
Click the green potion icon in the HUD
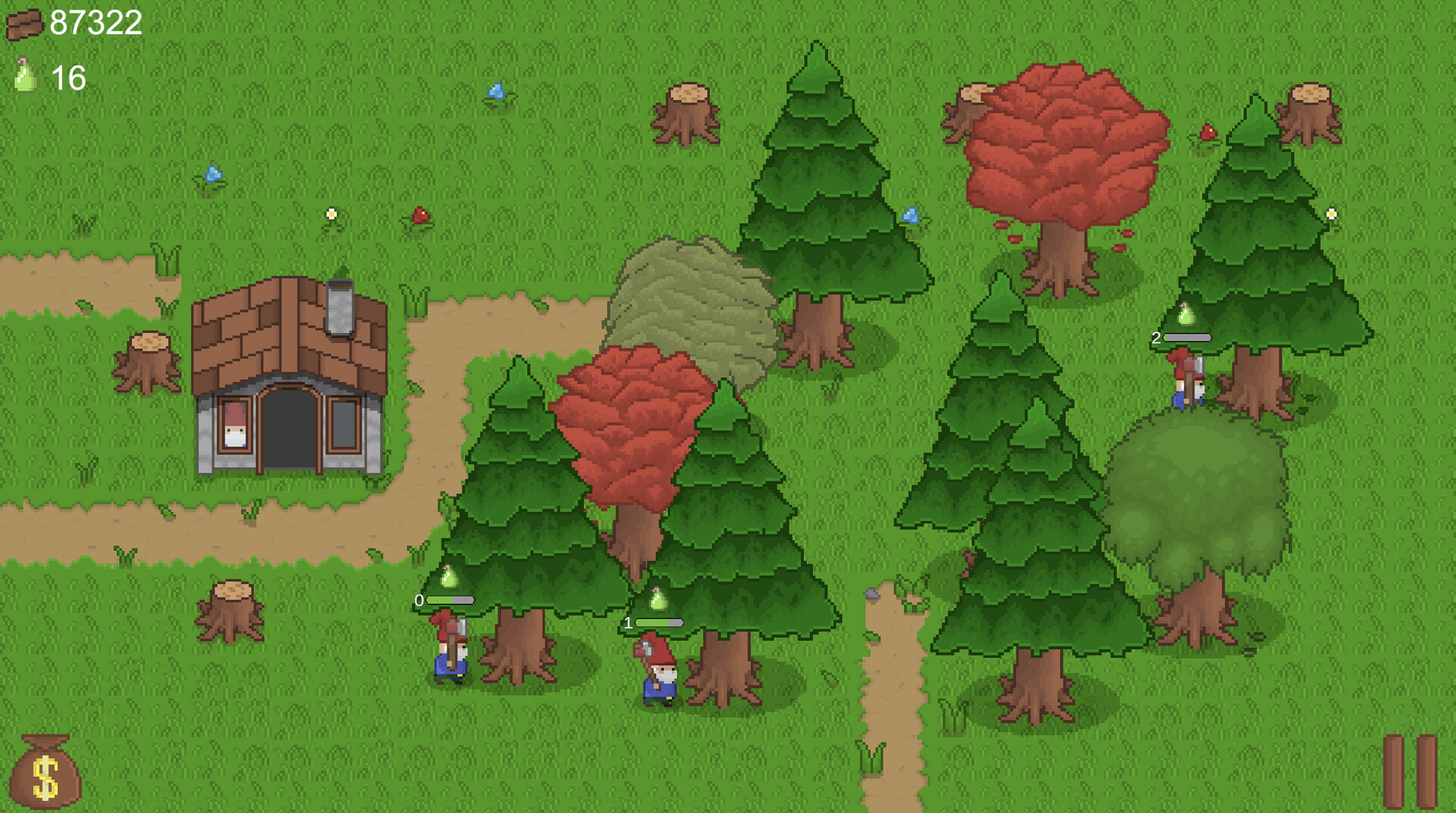24,76
